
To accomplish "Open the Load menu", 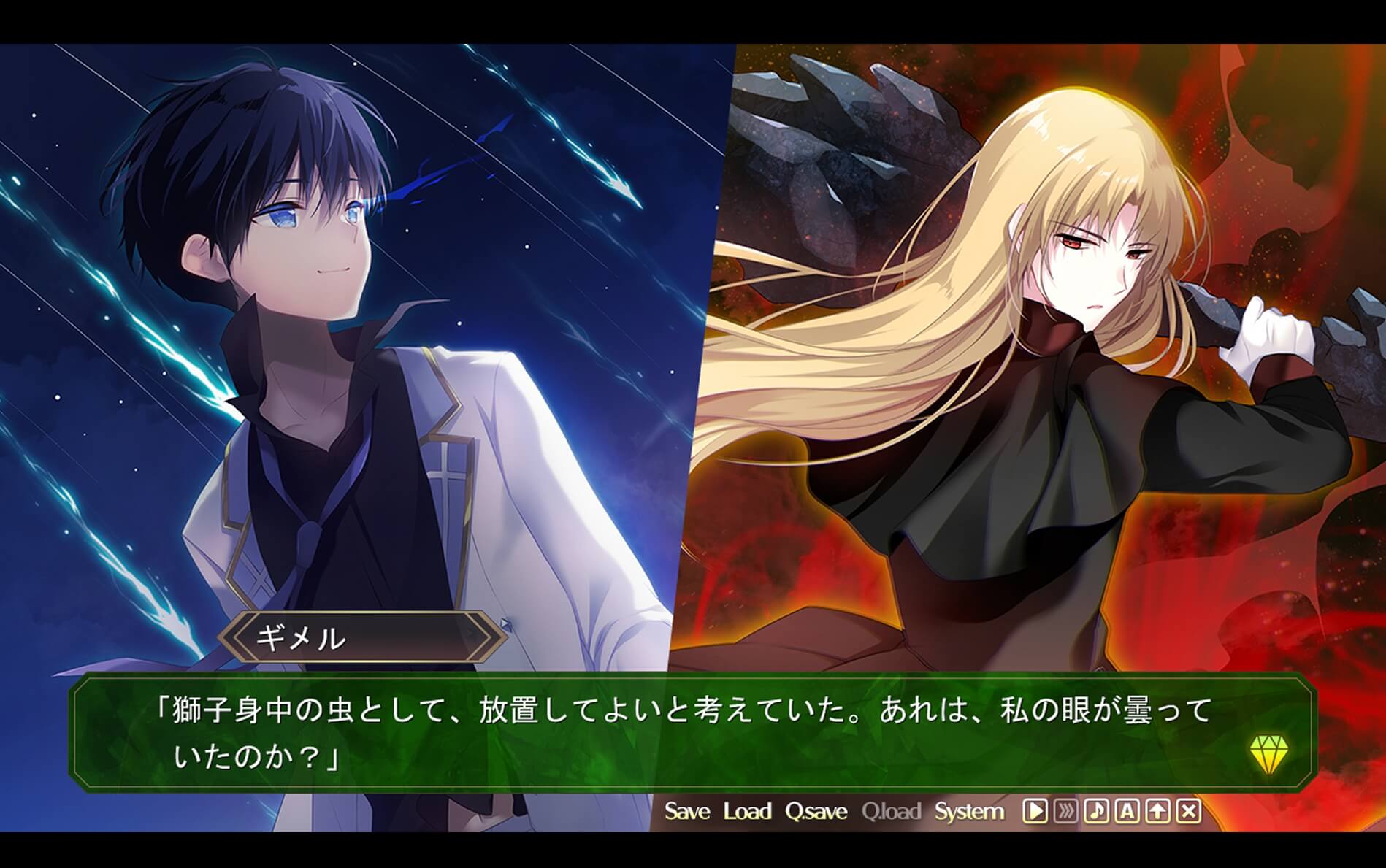I will click(x=747, y=811).
